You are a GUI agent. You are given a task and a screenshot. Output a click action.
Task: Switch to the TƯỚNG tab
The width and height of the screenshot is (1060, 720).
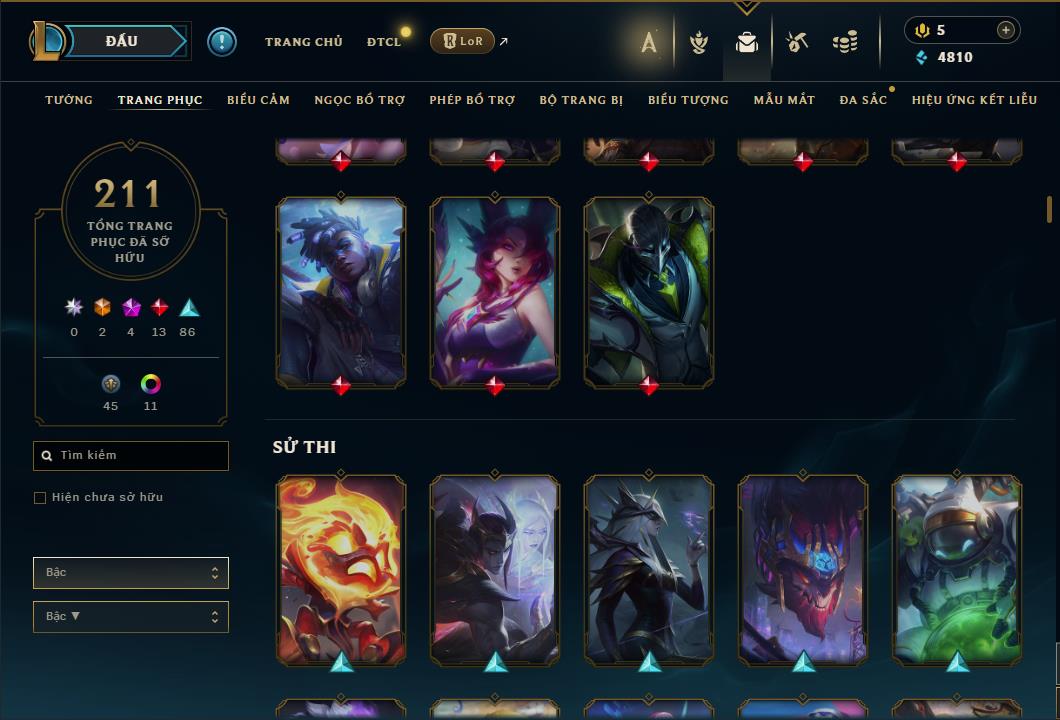[69, 100]
